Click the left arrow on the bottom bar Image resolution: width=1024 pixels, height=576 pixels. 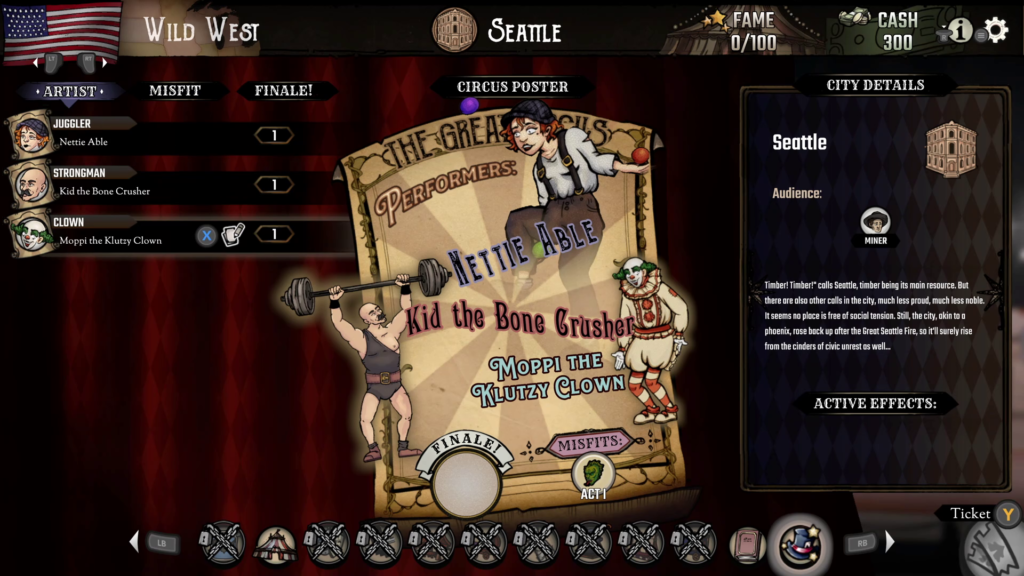coord(134,542)
